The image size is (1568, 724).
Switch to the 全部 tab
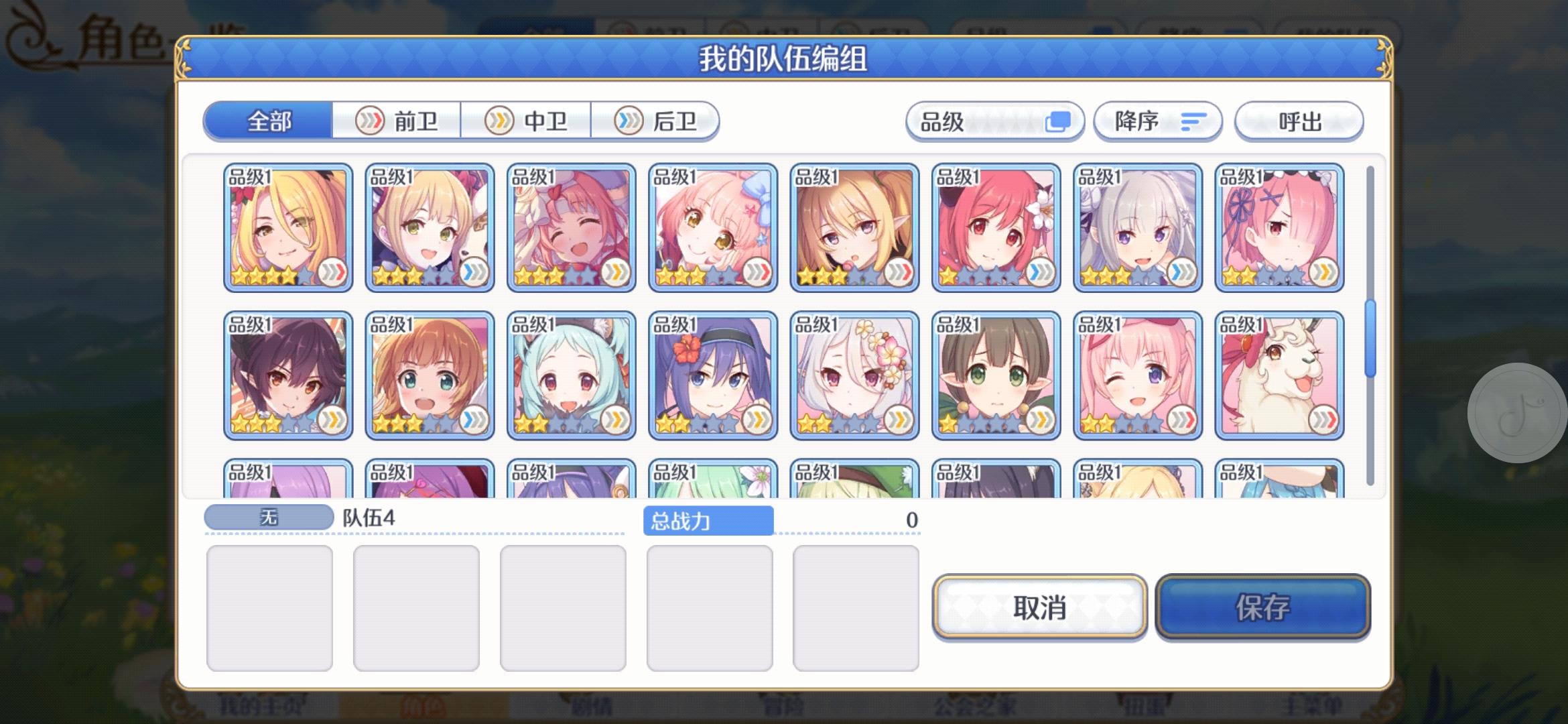pos(269,121)
